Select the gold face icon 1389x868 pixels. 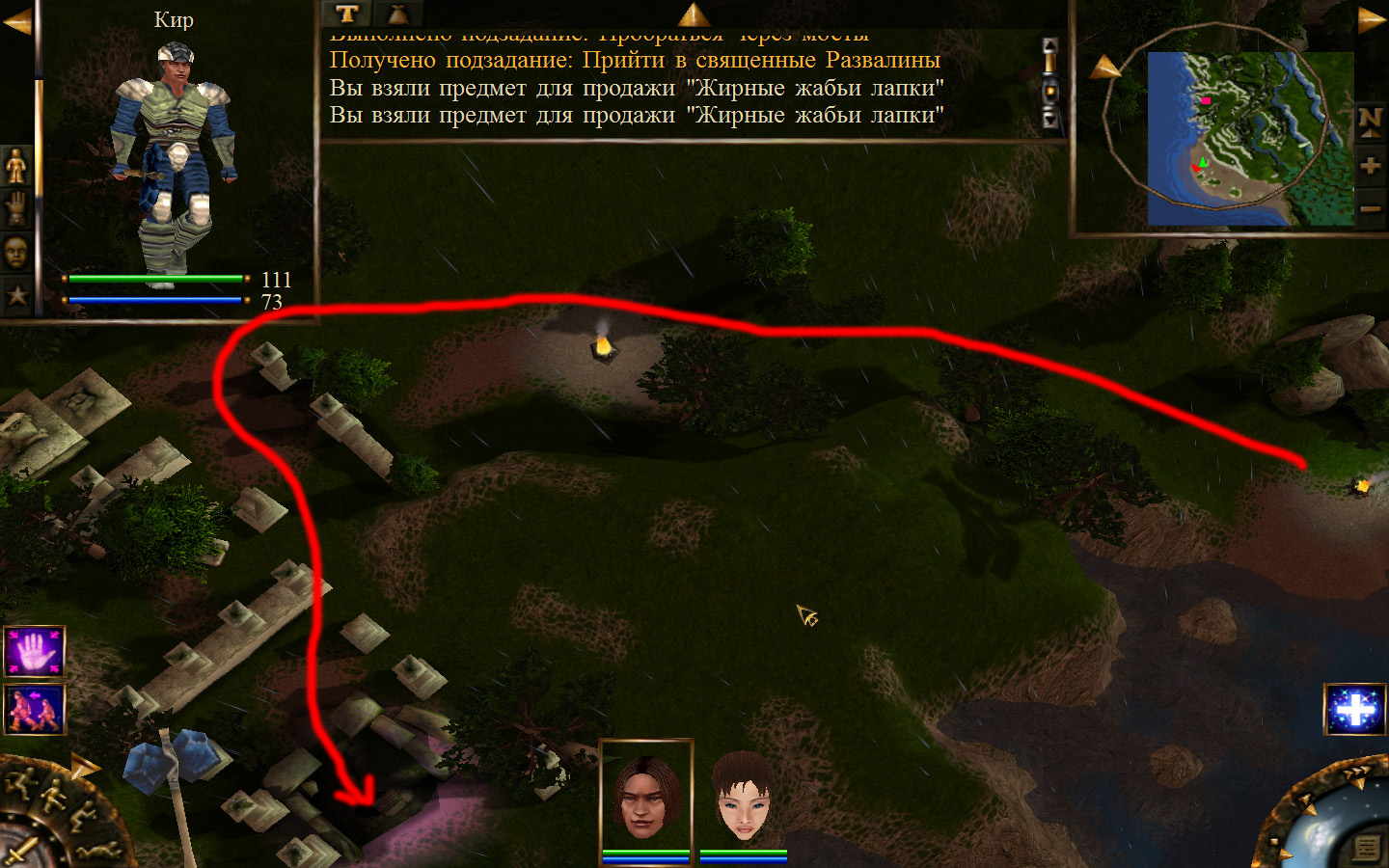16,252
